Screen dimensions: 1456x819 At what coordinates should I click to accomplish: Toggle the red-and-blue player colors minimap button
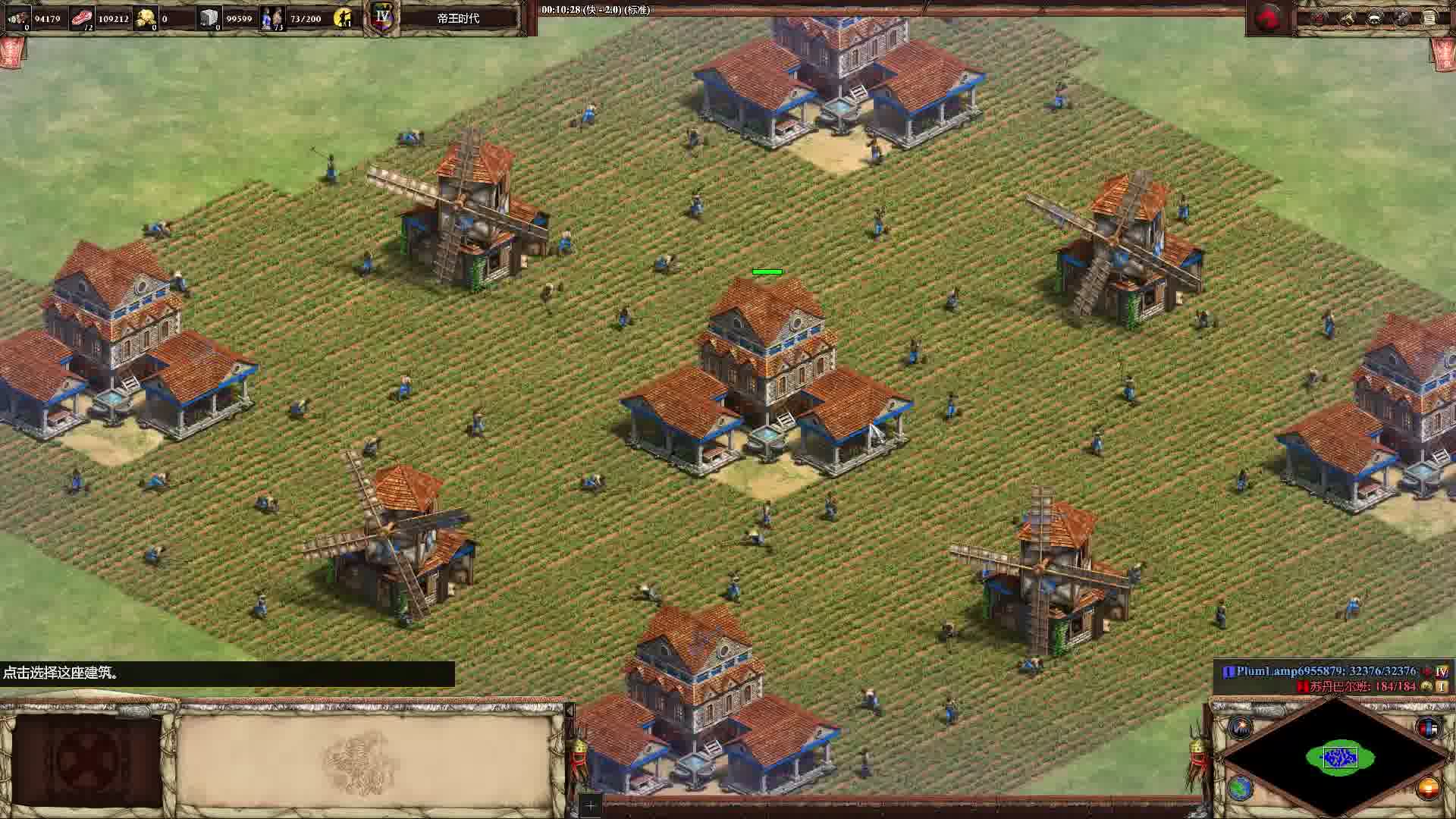(x=1427, y=728)
